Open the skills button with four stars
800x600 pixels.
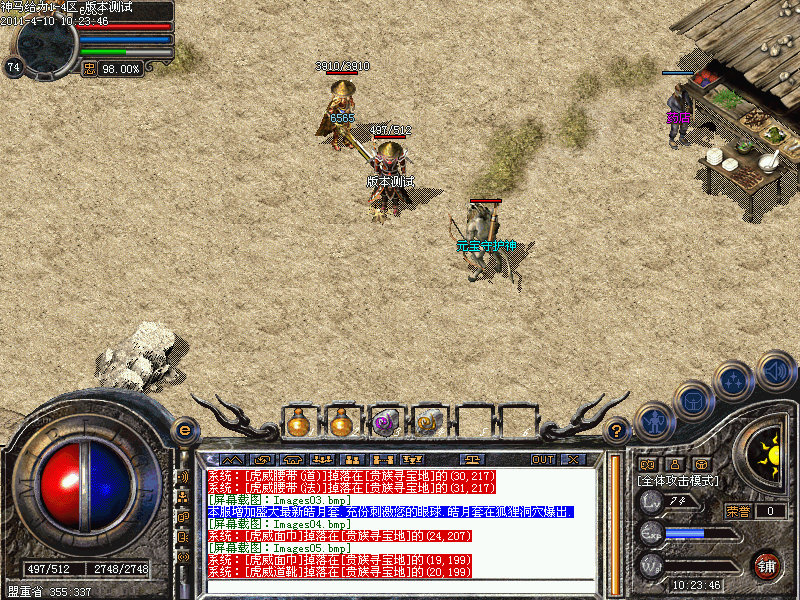736,381
